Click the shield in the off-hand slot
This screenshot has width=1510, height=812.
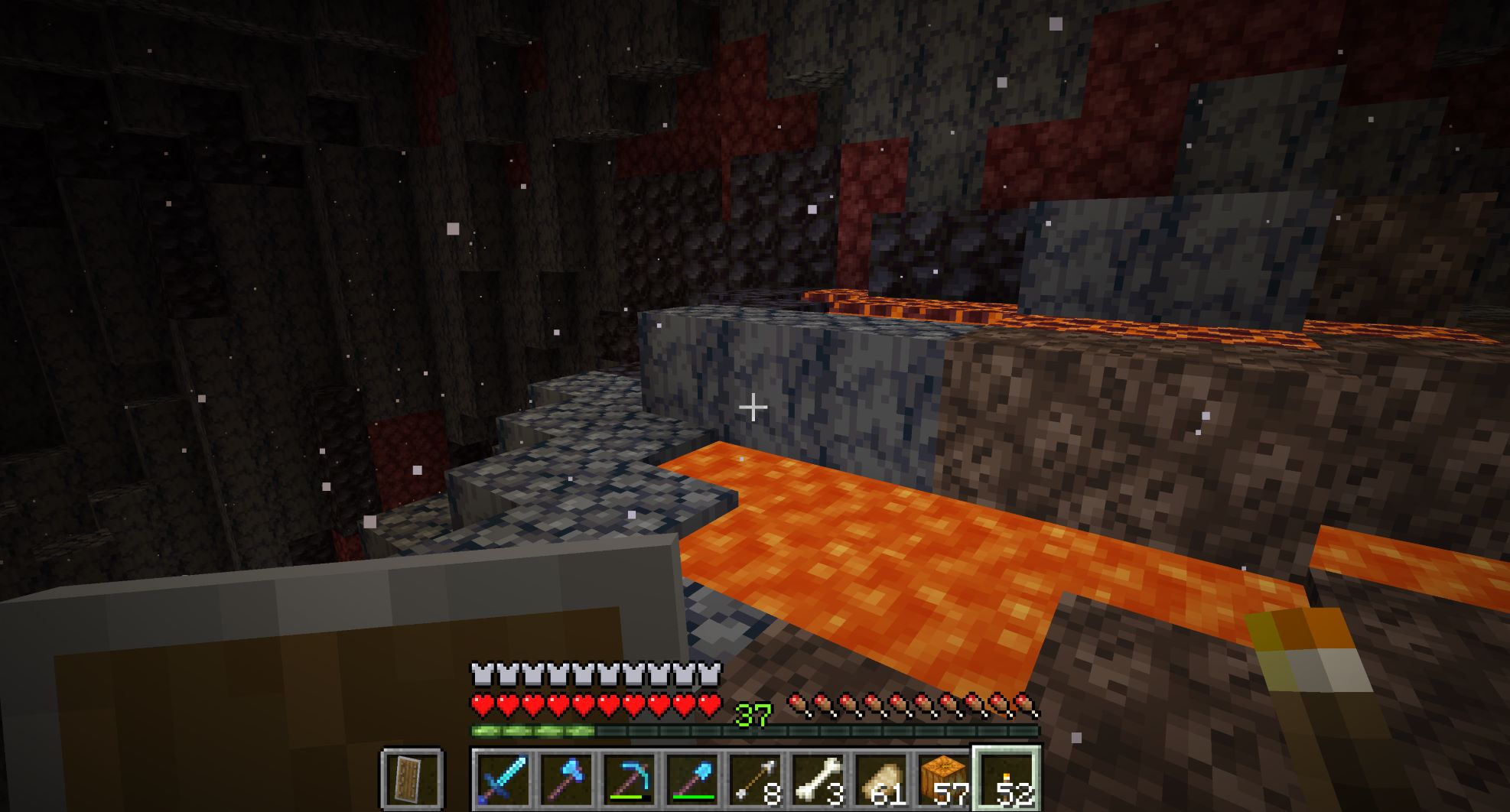[412, 780]
